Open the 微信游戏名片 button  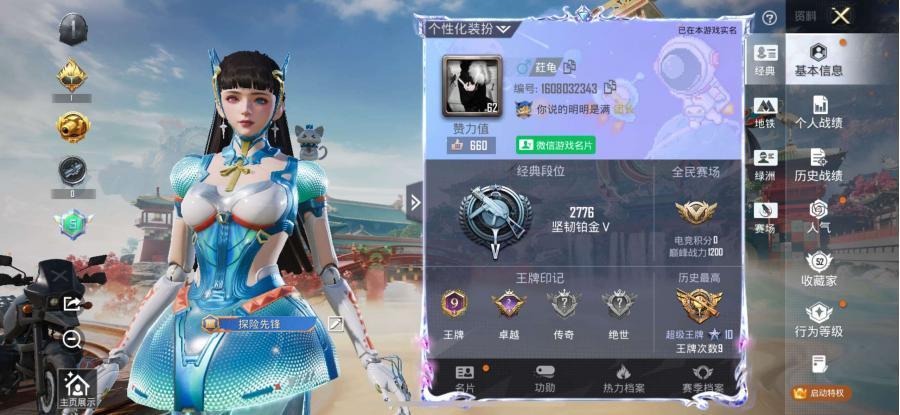tap(555, 145)
